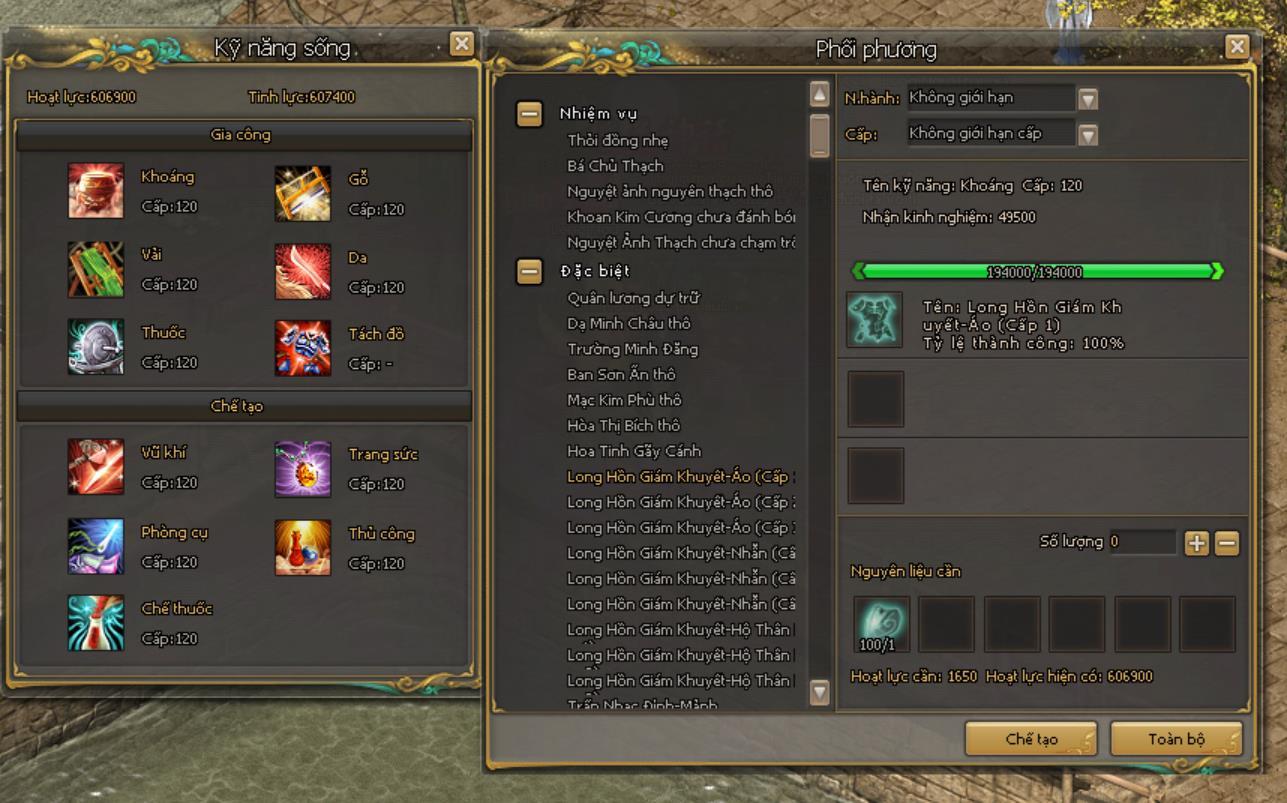Screen dimensions: 1287x803
Task: Open the N.hành filter dropdown
Action: (x=1088, y=99)
